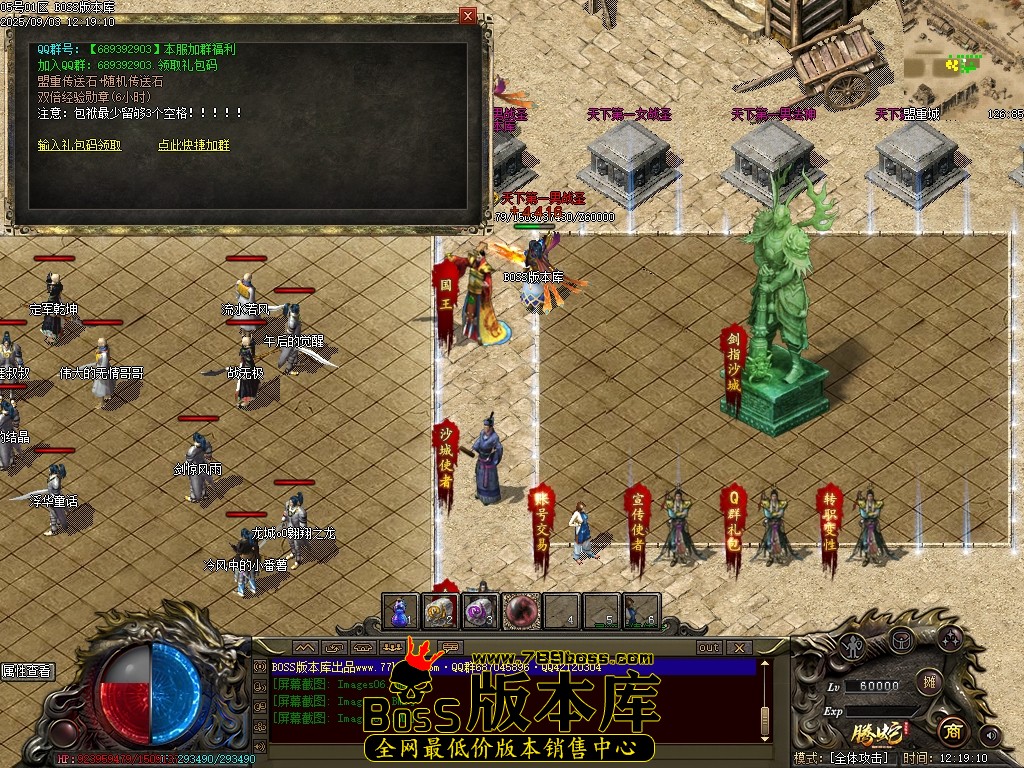Use the blue potion in hotbar slot 1

tap(401, 610)
